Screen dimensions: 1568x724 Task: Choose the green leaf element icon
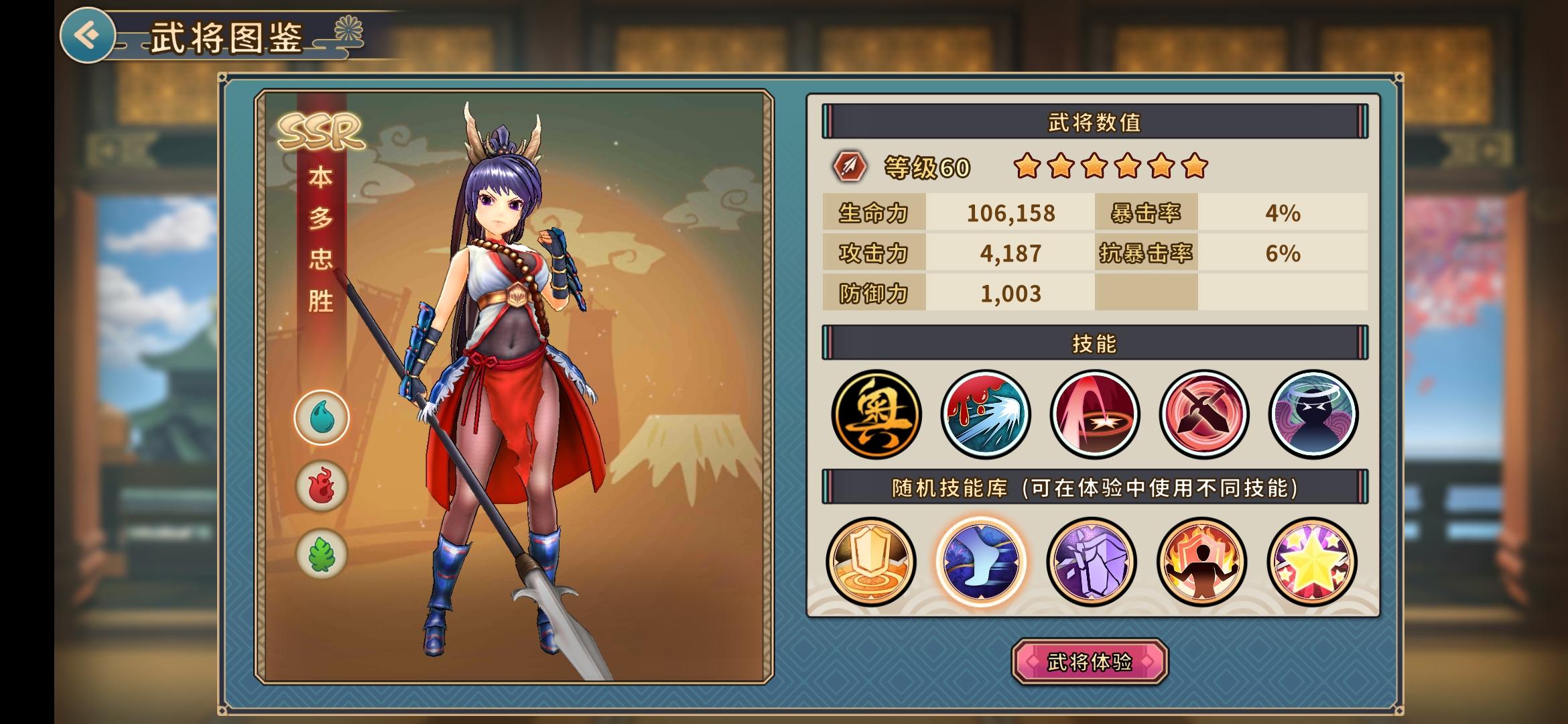[322, 554]
